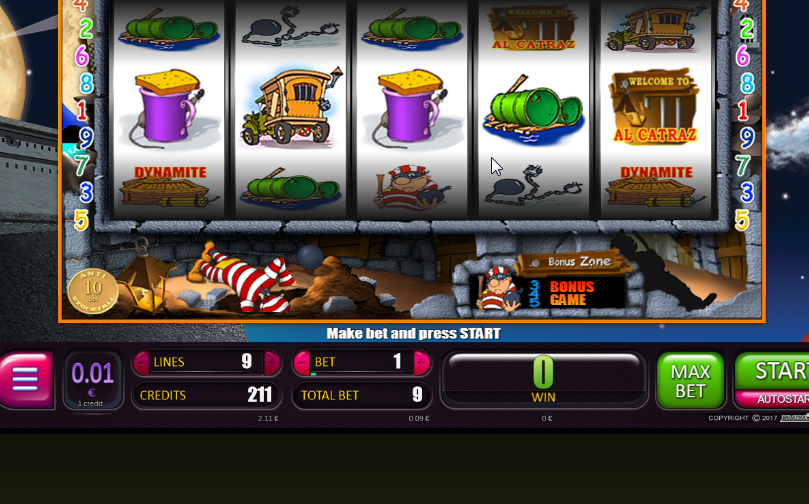809x504 pixels.
Task: Decrease the number of lines
Action: tap(140, 362)
